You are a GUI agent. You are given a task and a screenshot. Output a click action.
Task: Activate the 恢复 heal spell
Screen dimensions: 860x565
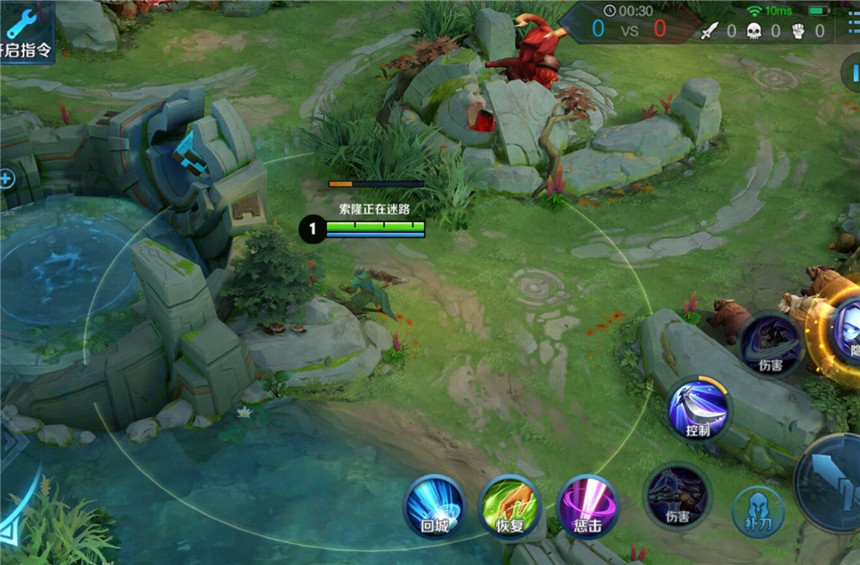(x=510, y=503)
